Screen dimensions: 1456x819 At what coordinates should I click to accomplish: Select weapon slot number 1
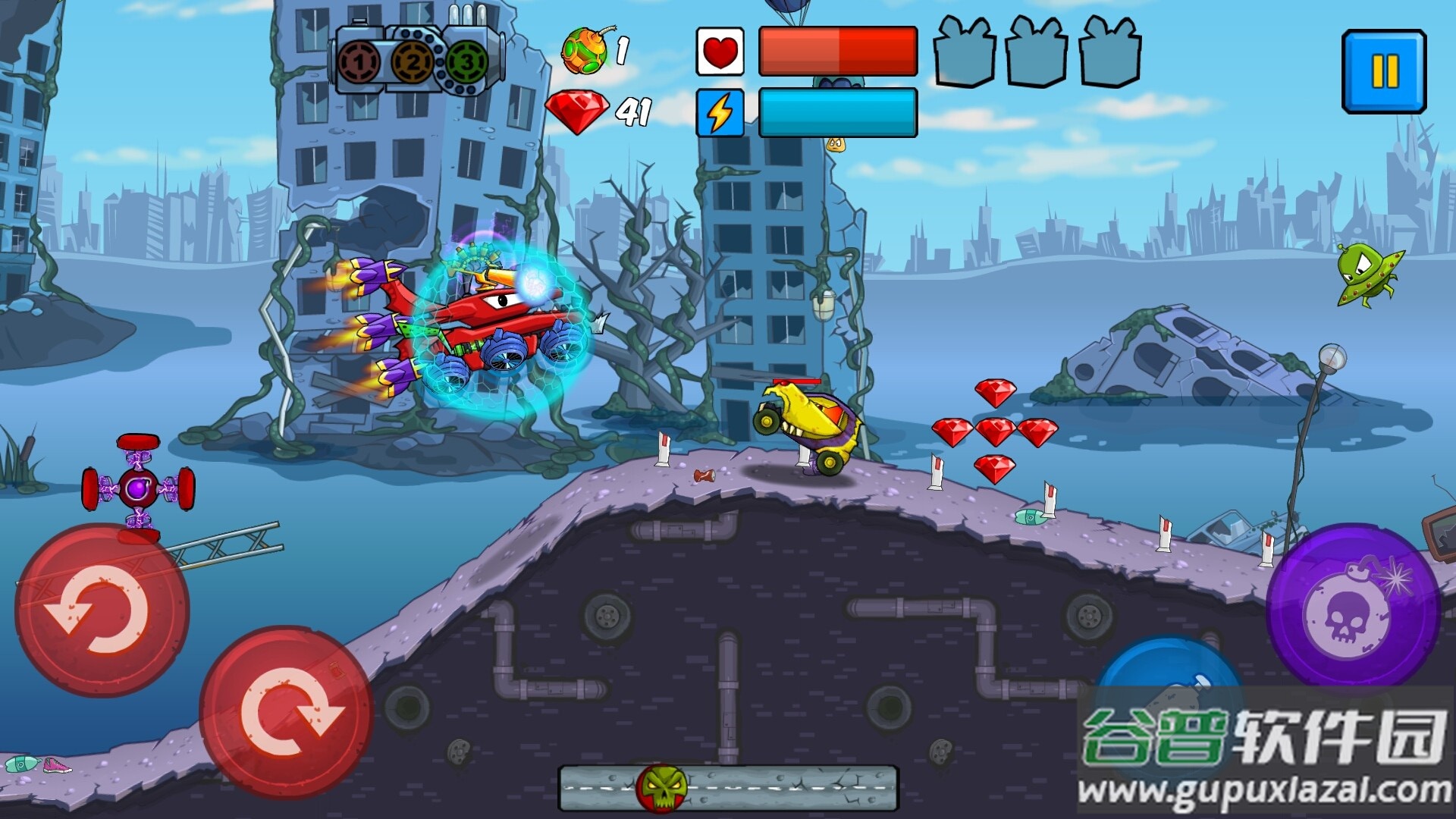coord(359,62)
